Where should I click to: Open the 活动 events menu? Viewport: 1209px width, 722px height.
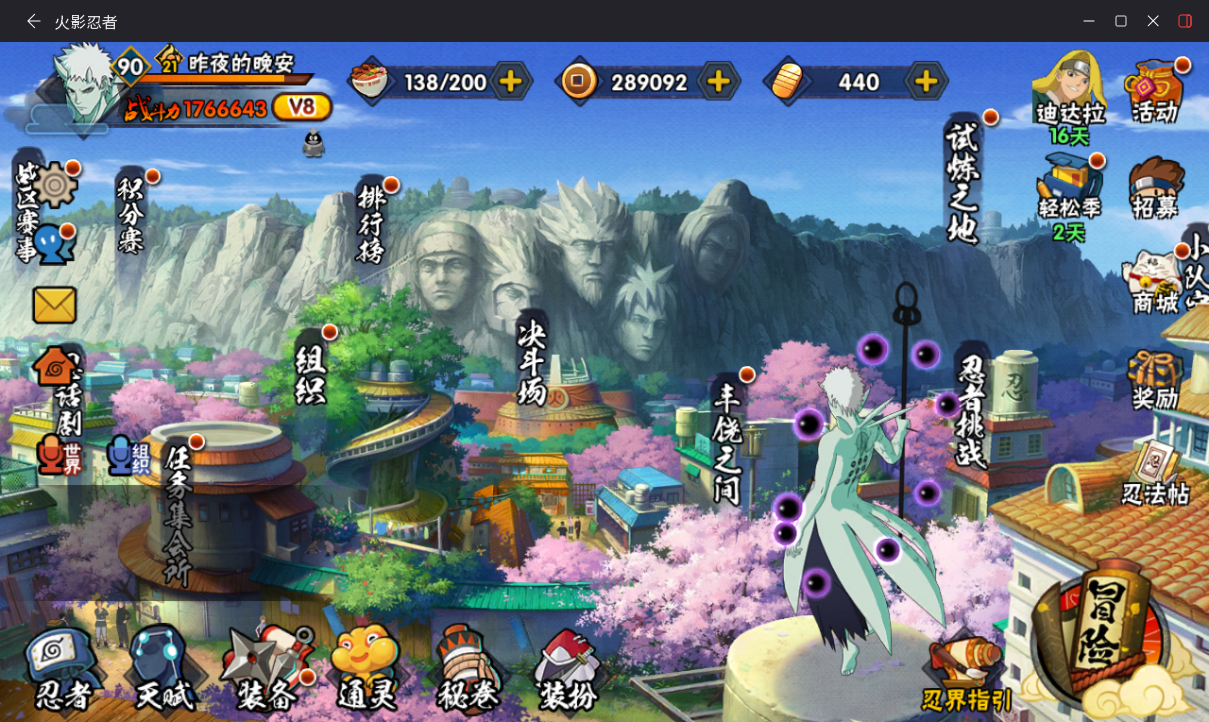tap(1155, 92)
